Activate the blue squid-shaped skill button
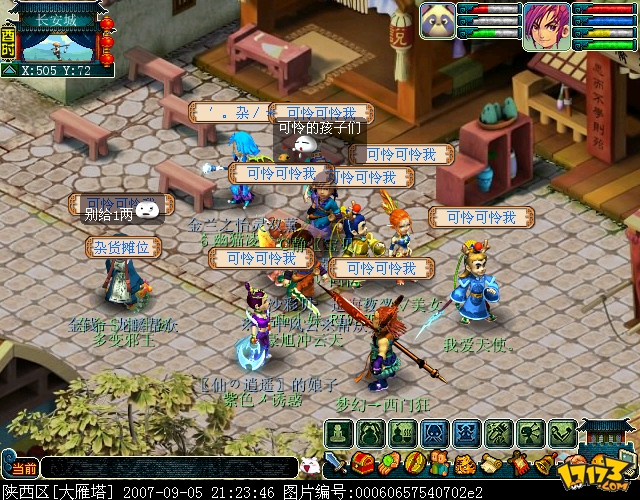 coord(435,433)
